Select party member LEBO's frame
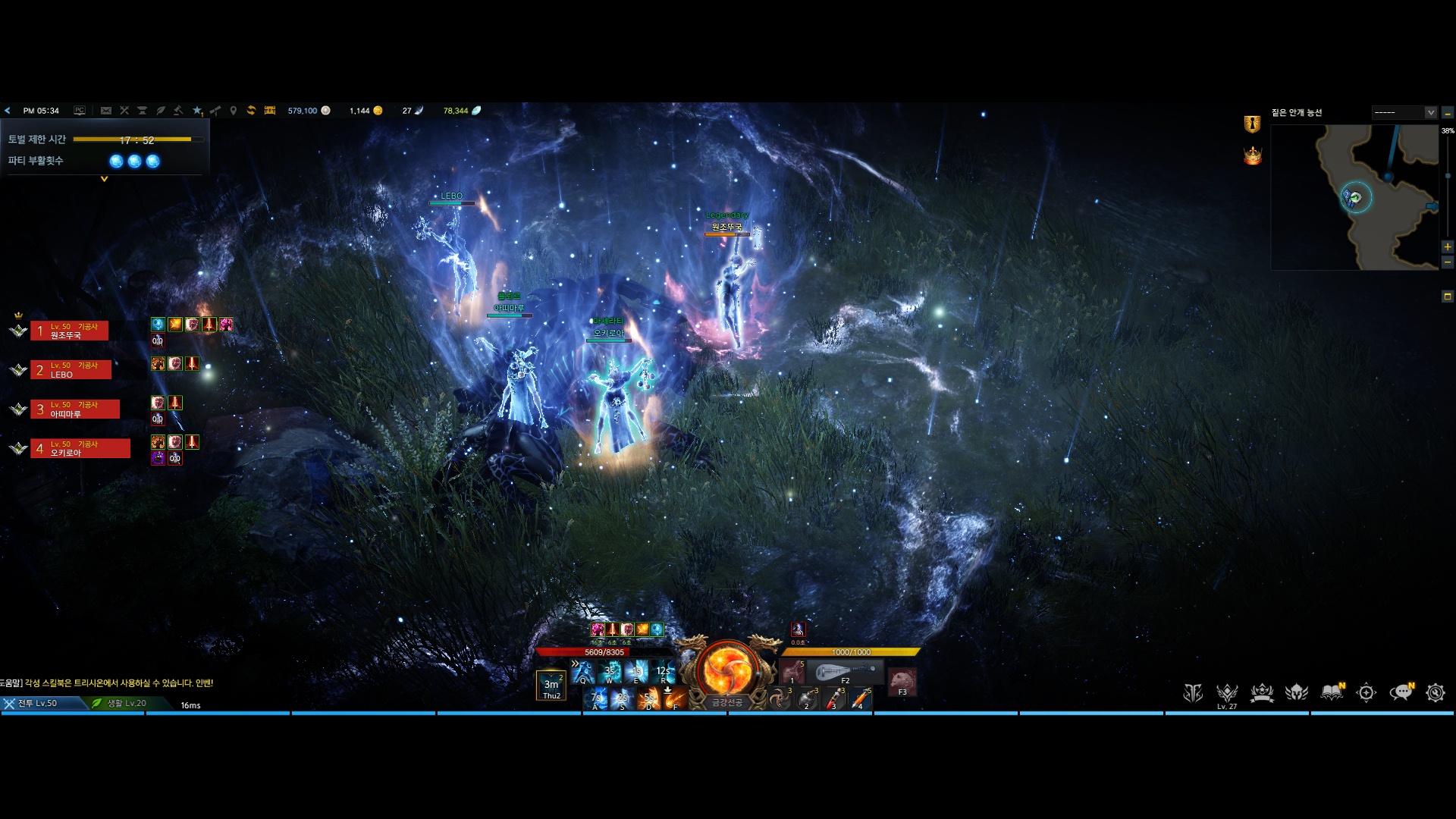The width and height of the screenshot is (1456, 819). tap(71, 370)
